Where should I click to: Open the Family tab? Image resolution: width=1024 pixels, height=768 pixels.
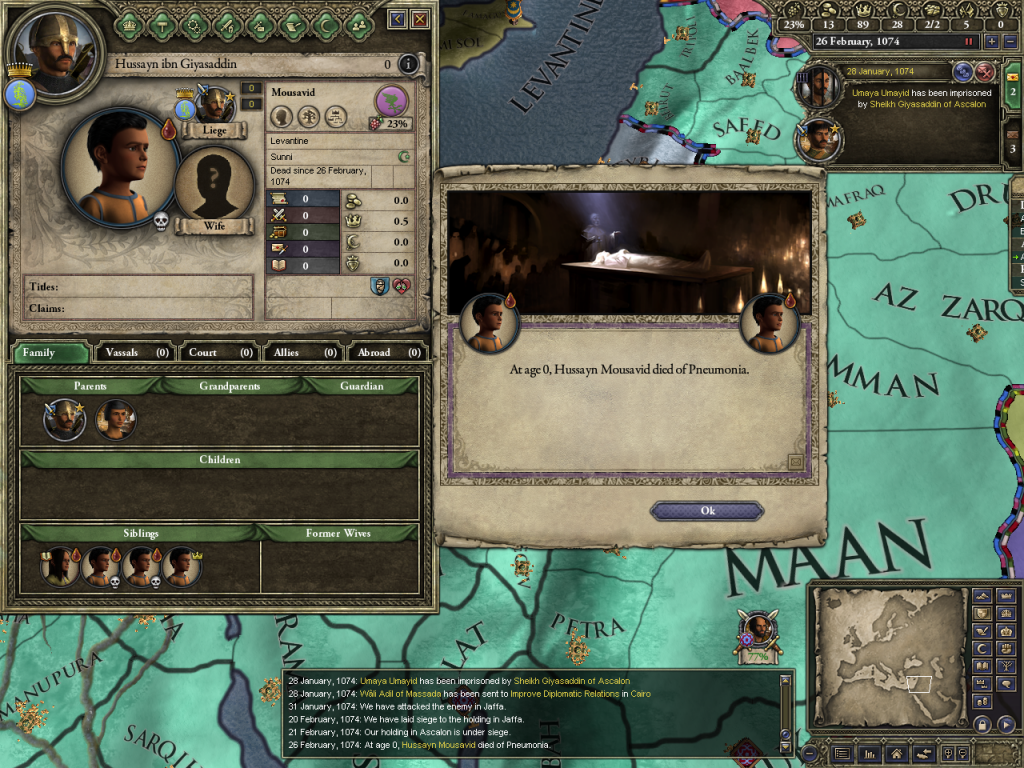(x=49, y=352)
